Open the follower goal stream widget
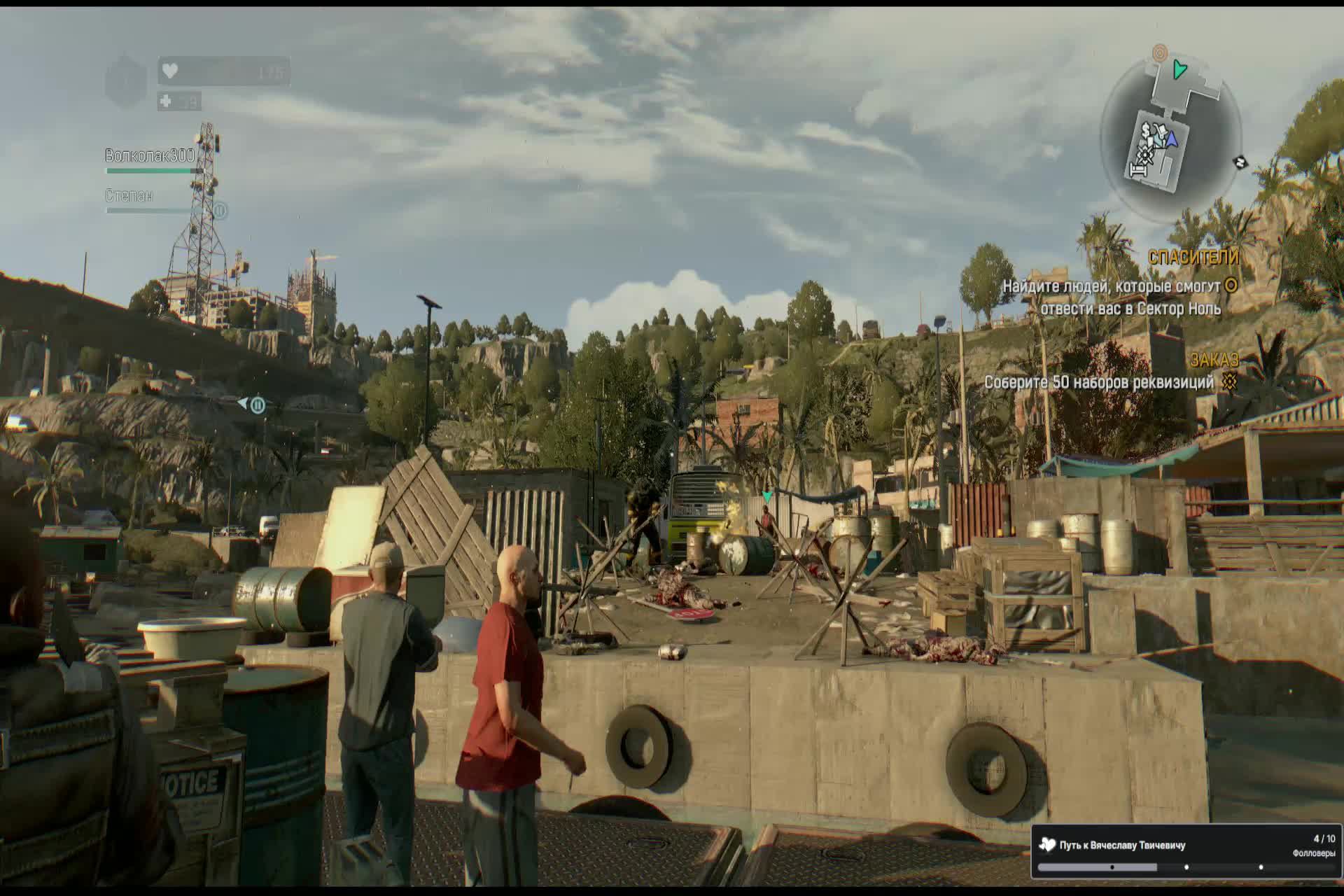 click(x=1186, y=851)
